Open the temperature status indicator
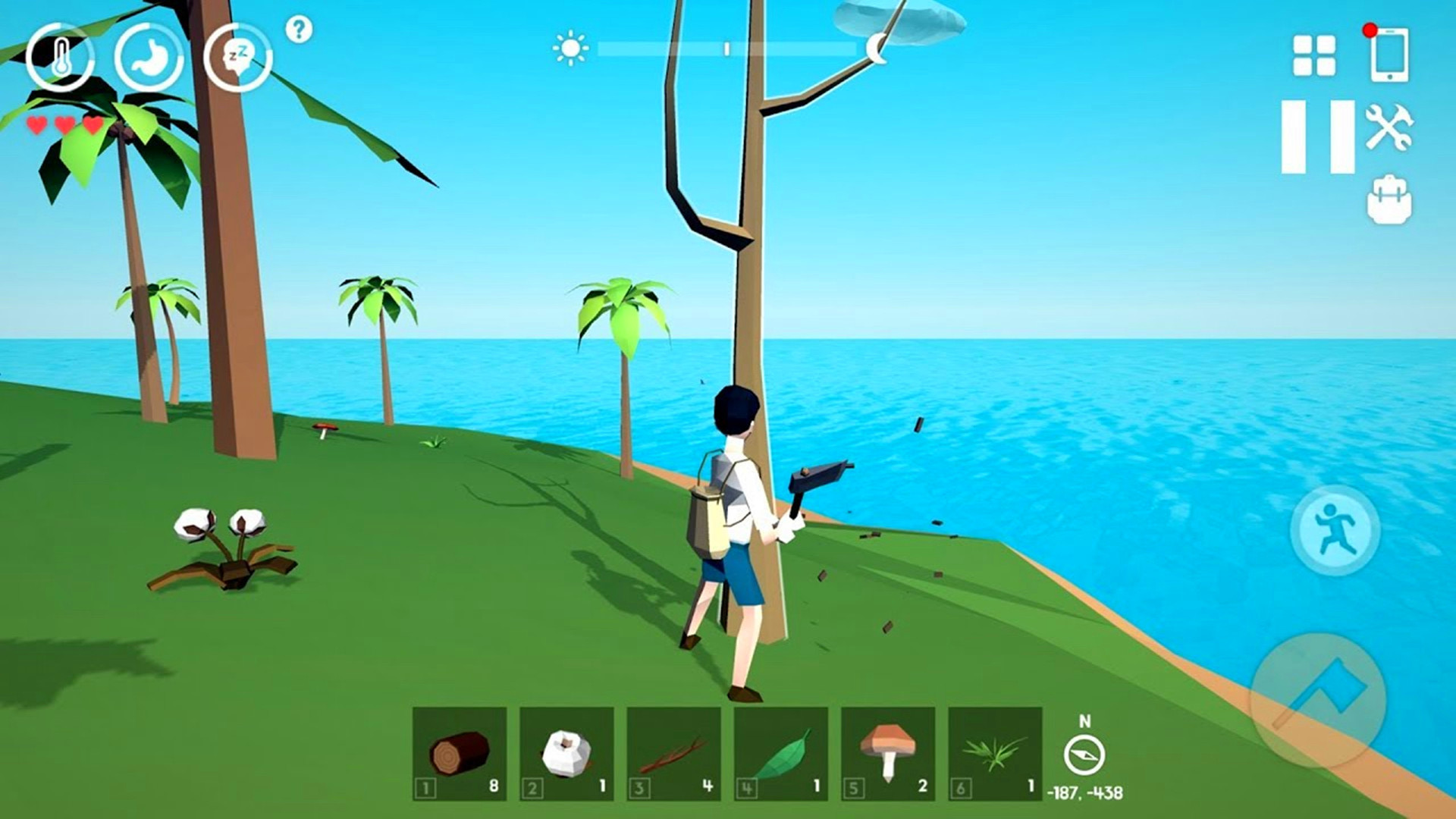This screenshot has height=819, width=1456. (60, 58)
